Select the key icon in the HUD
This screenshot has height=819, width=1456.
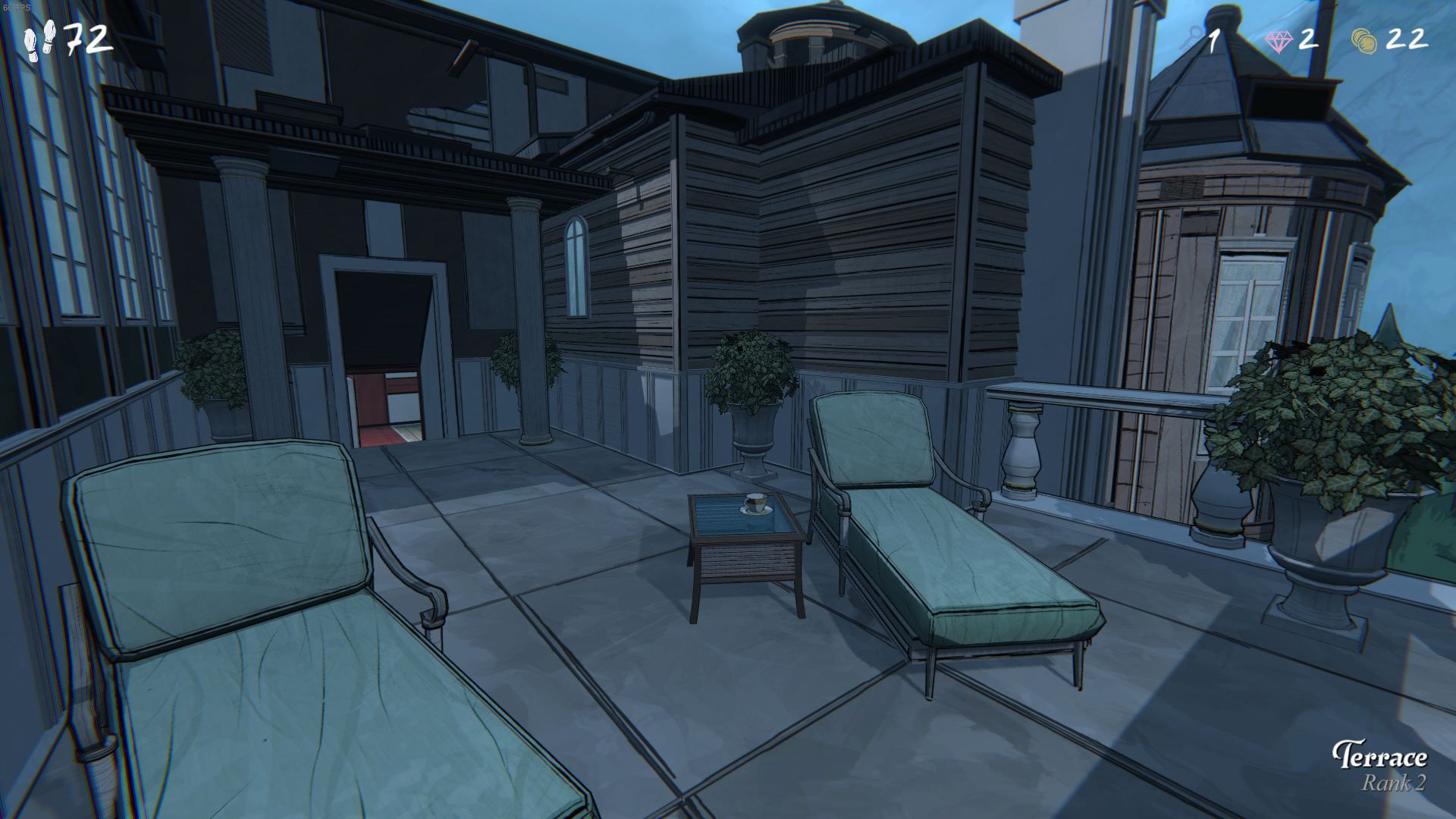coord(1191,39)
